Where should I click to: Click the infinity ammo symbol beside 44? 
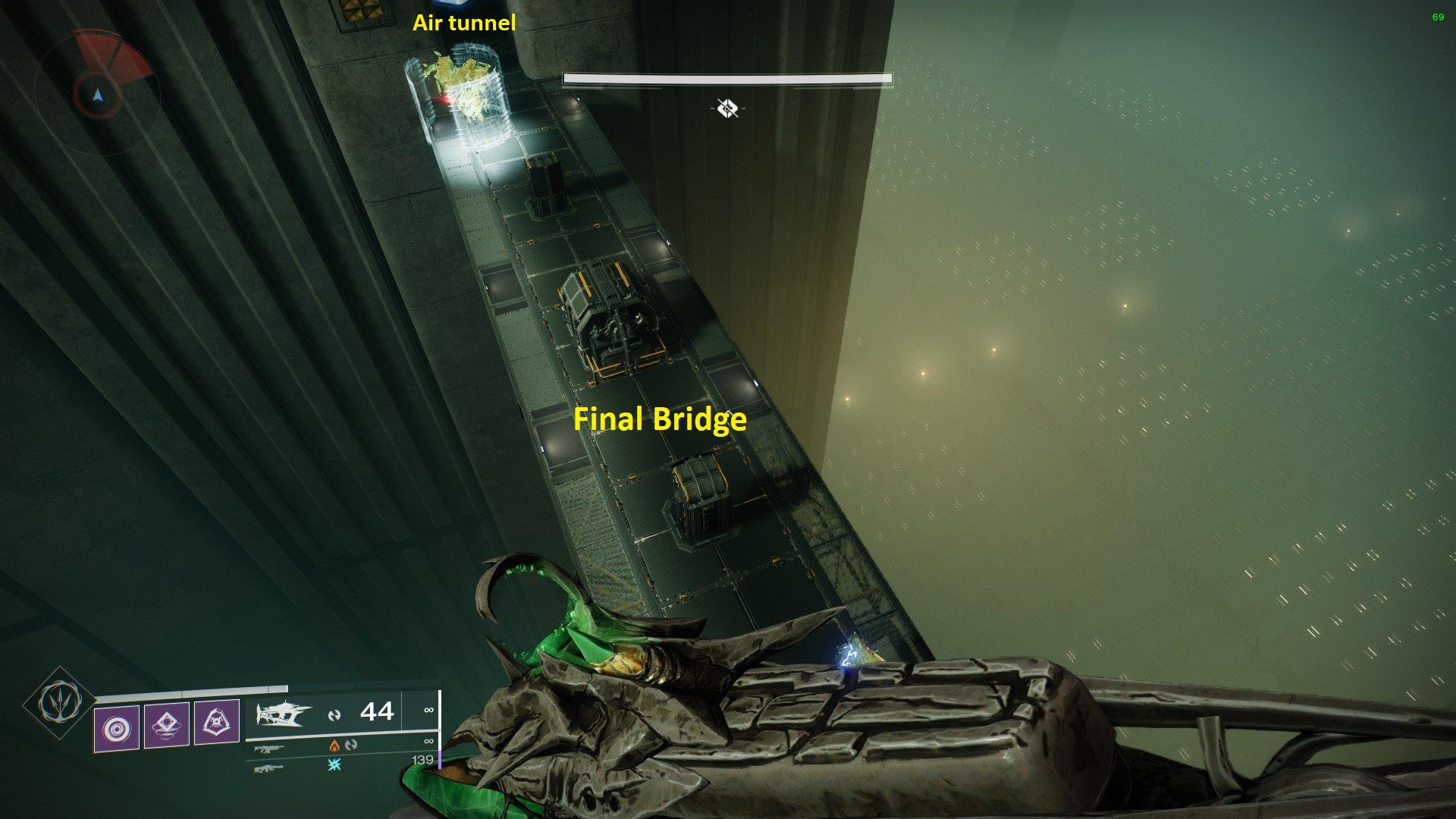(x=429, y=710)
